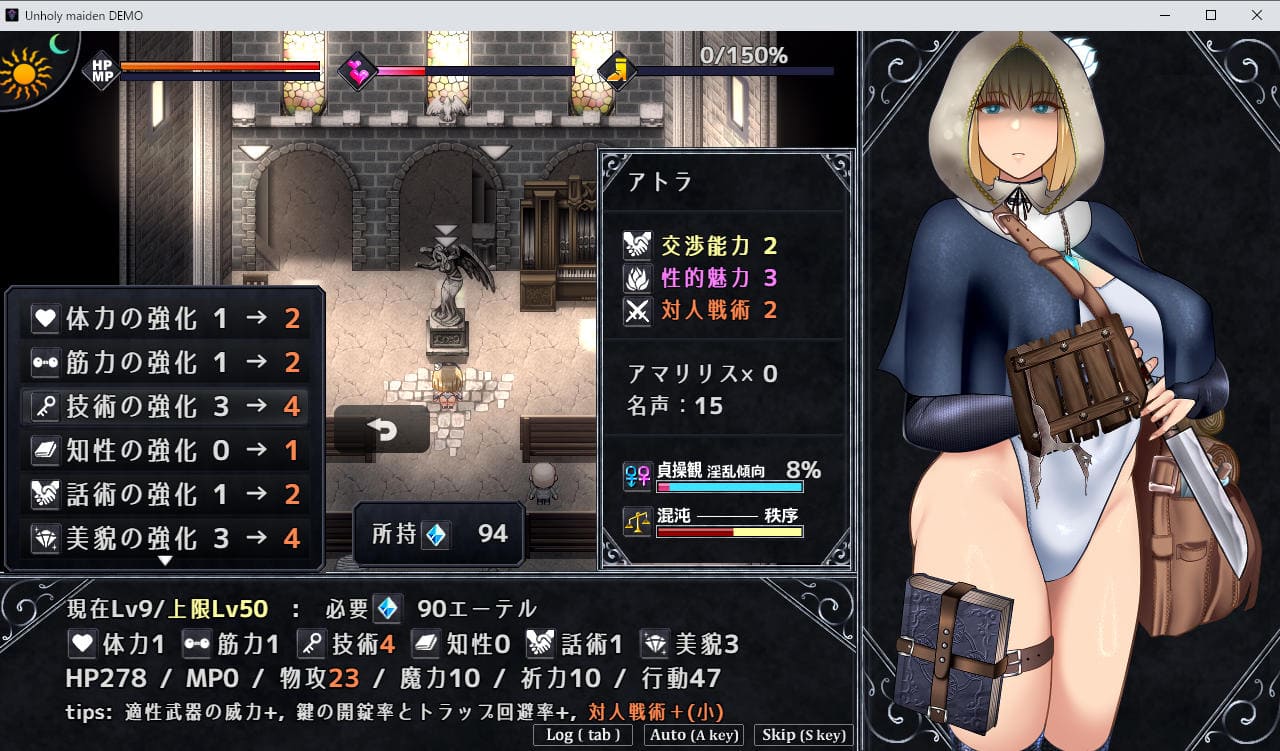Select 美貌の強化 beauty upgrade

165,539
